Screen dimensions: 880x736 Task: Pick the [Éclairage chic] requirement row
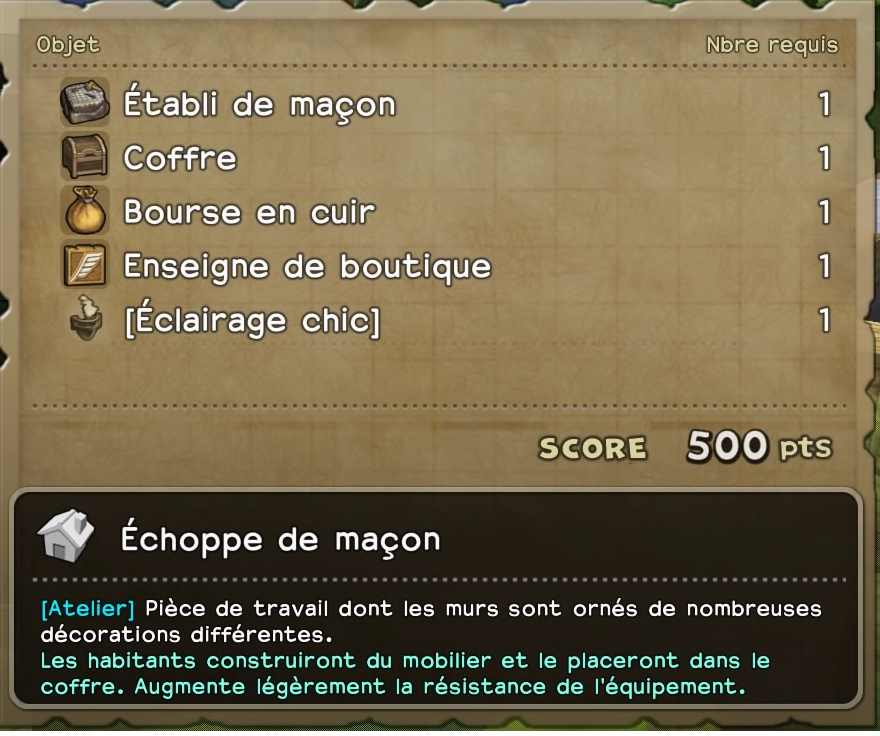(x=251, y=321)
